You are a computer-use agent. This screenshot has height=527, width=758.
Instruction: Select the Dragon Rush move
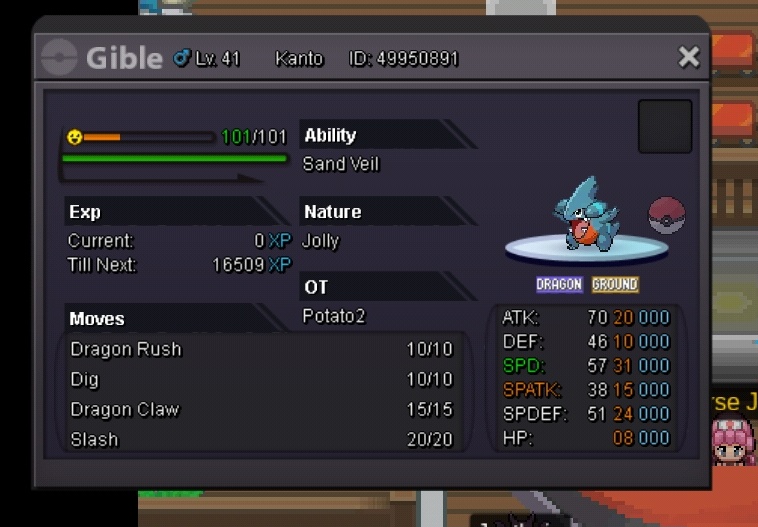click(x=126, y=350)
